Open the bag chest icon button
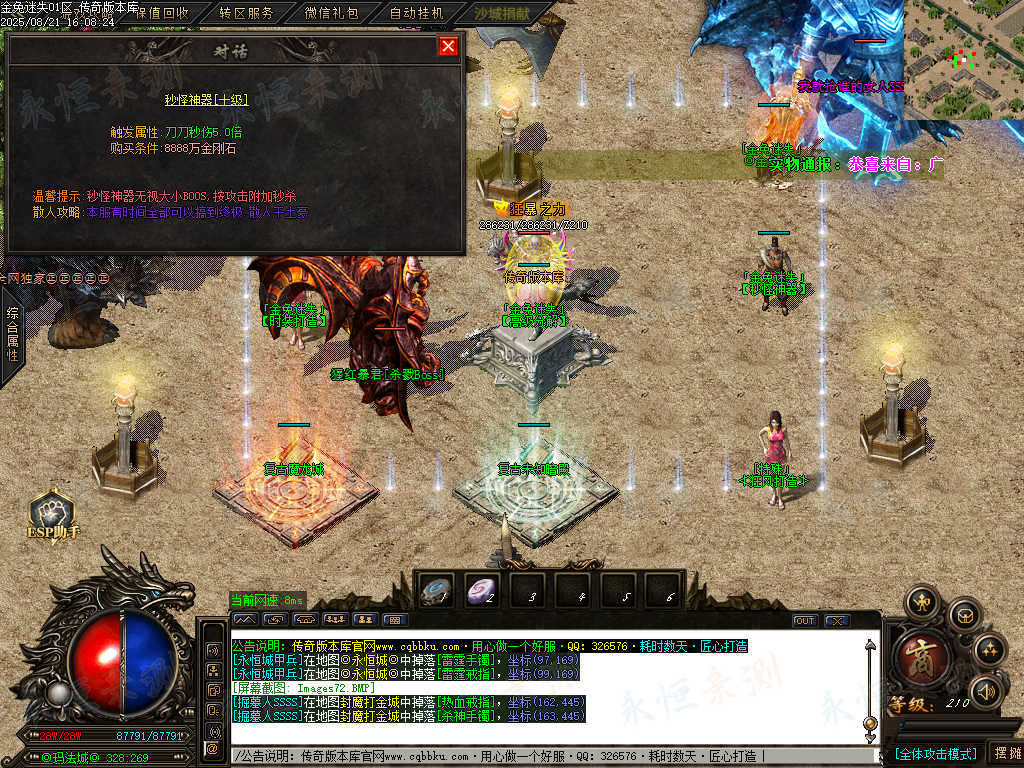 (x=964, y=612)
